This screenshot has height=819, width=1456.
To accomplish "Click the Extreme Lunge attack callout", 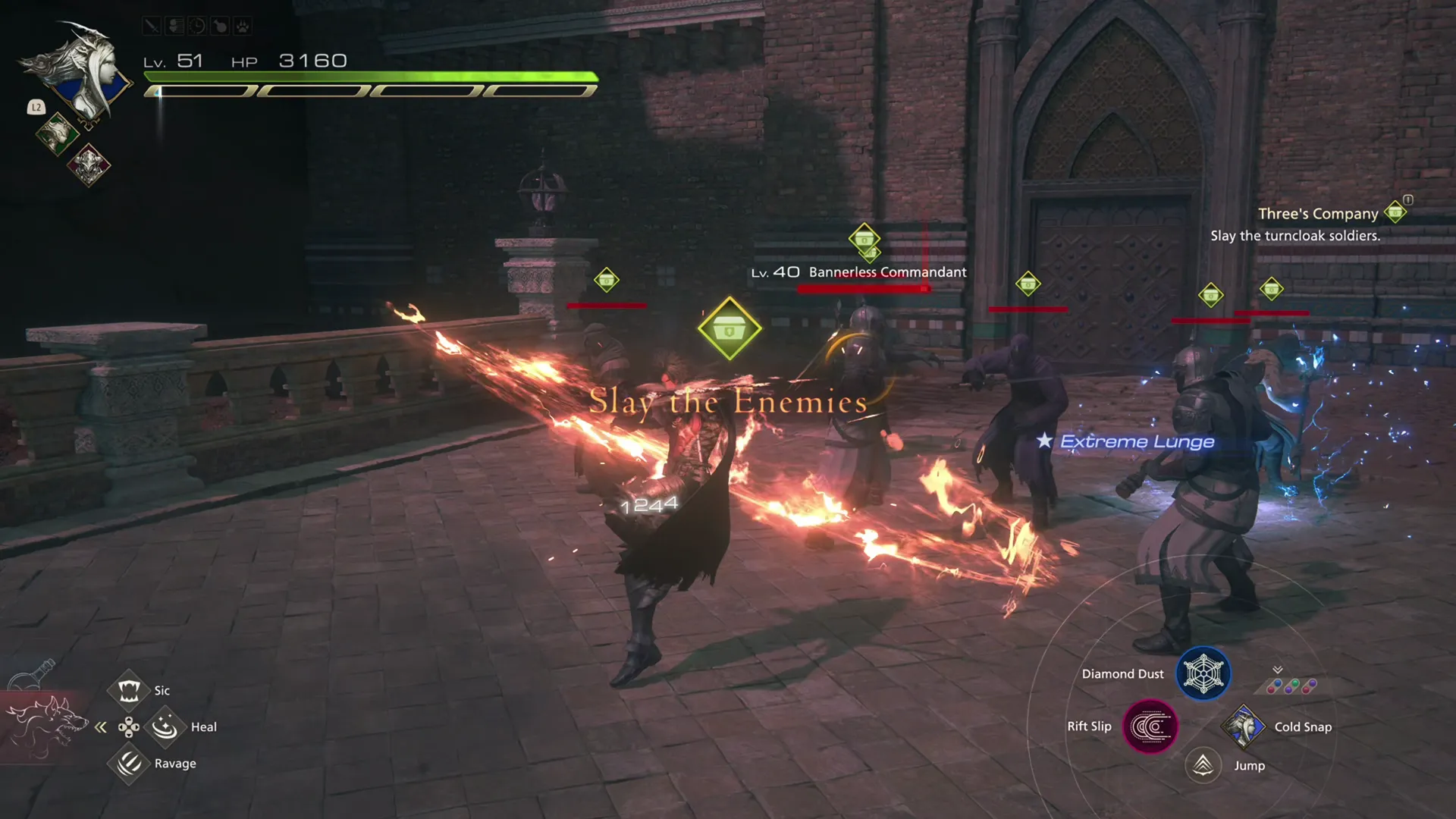I will pyautogui.click(x=1136, y=441).
